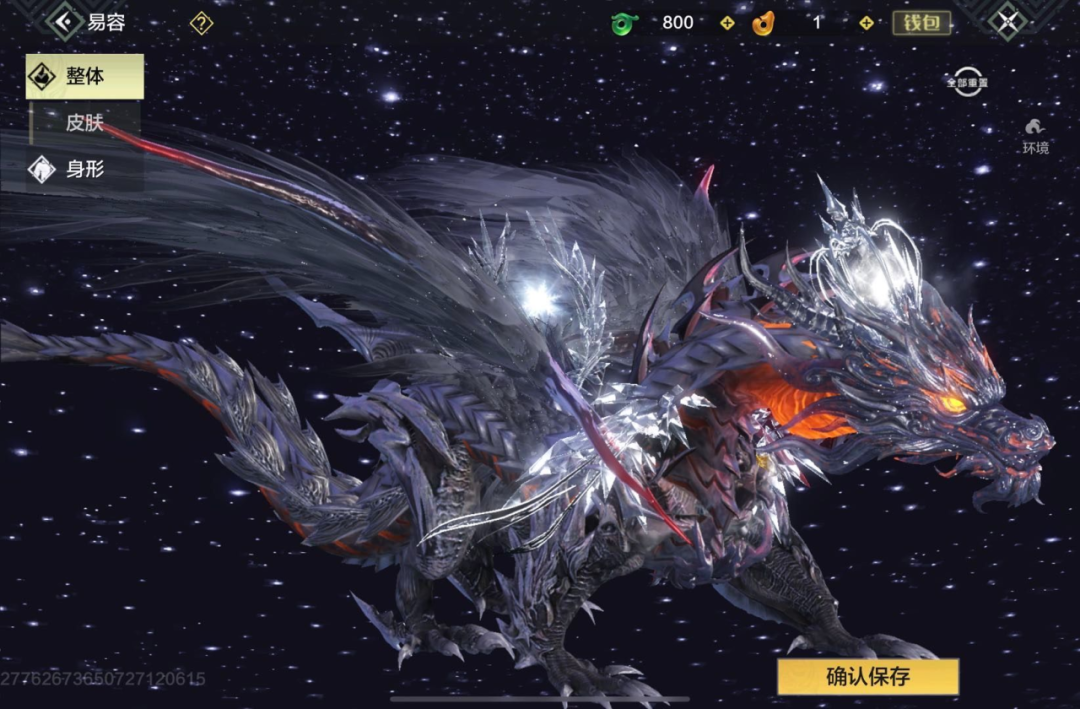Close the appearance screen with X
This screenshot has width=1080, height=709.
[1007, 21]
